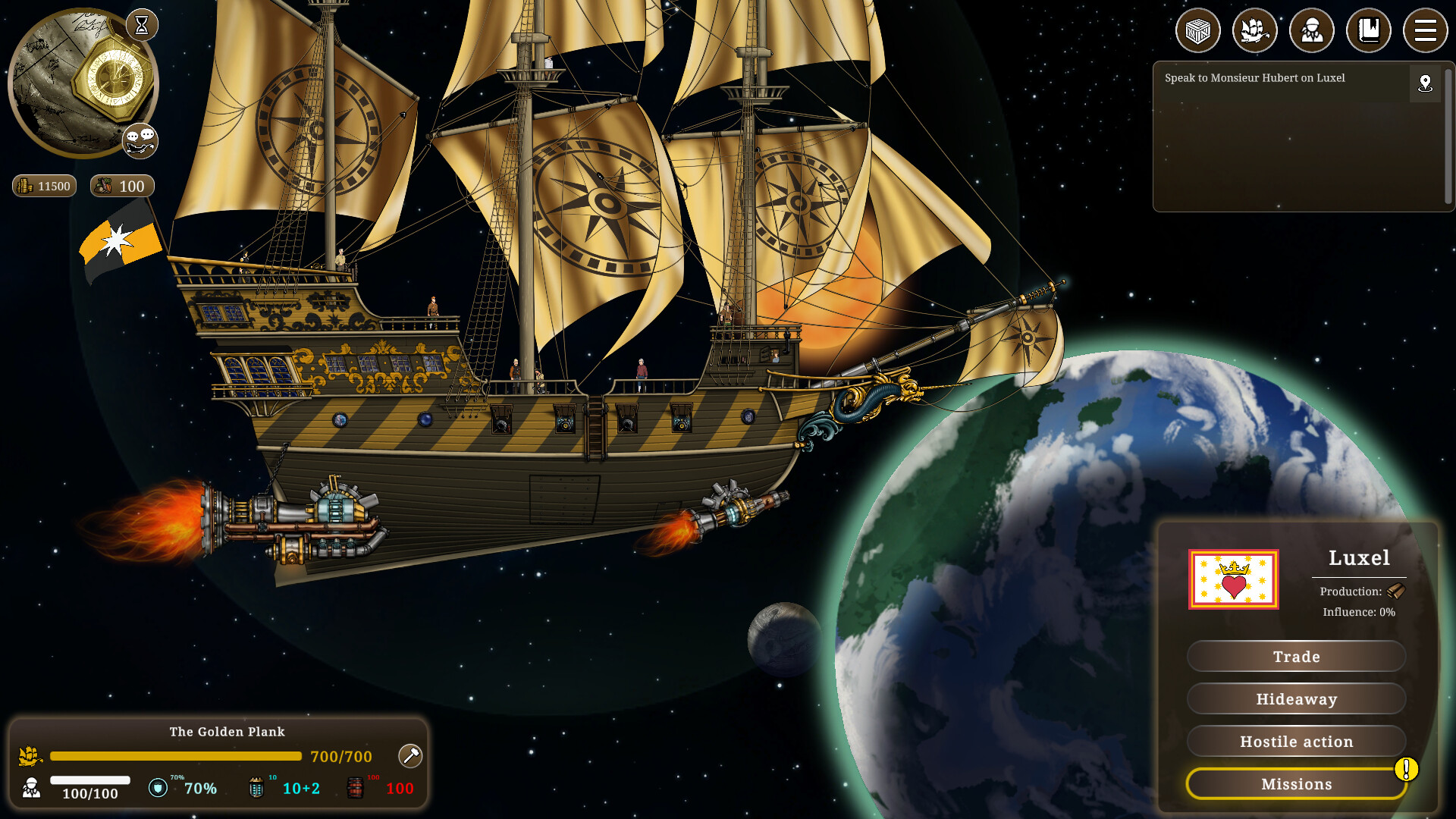Screen dimensions: 1456x819
Task: Switch to the Missions section for Luxel
Action: tap(1297, 784)
